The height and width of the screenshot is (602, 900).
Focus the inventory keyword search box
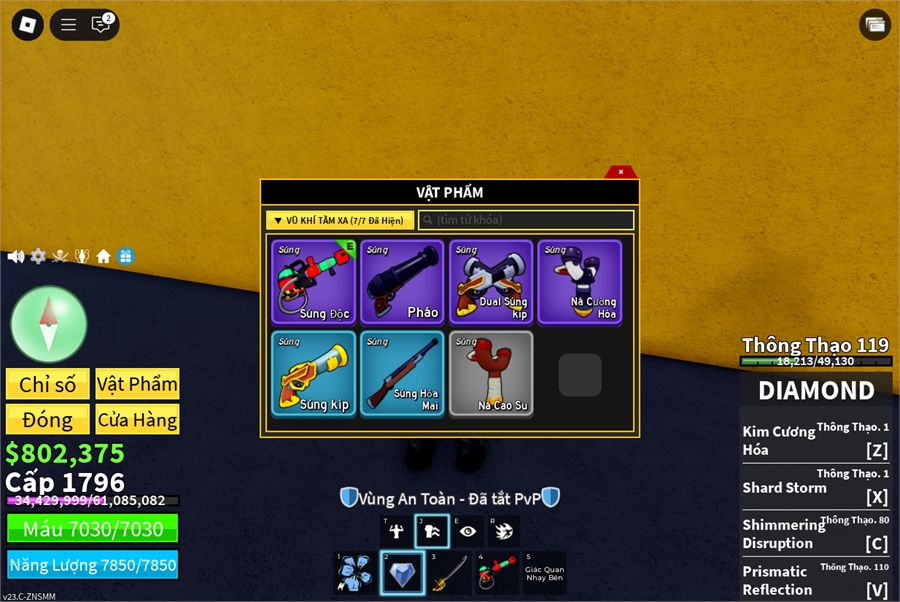(x=527, y=220)
